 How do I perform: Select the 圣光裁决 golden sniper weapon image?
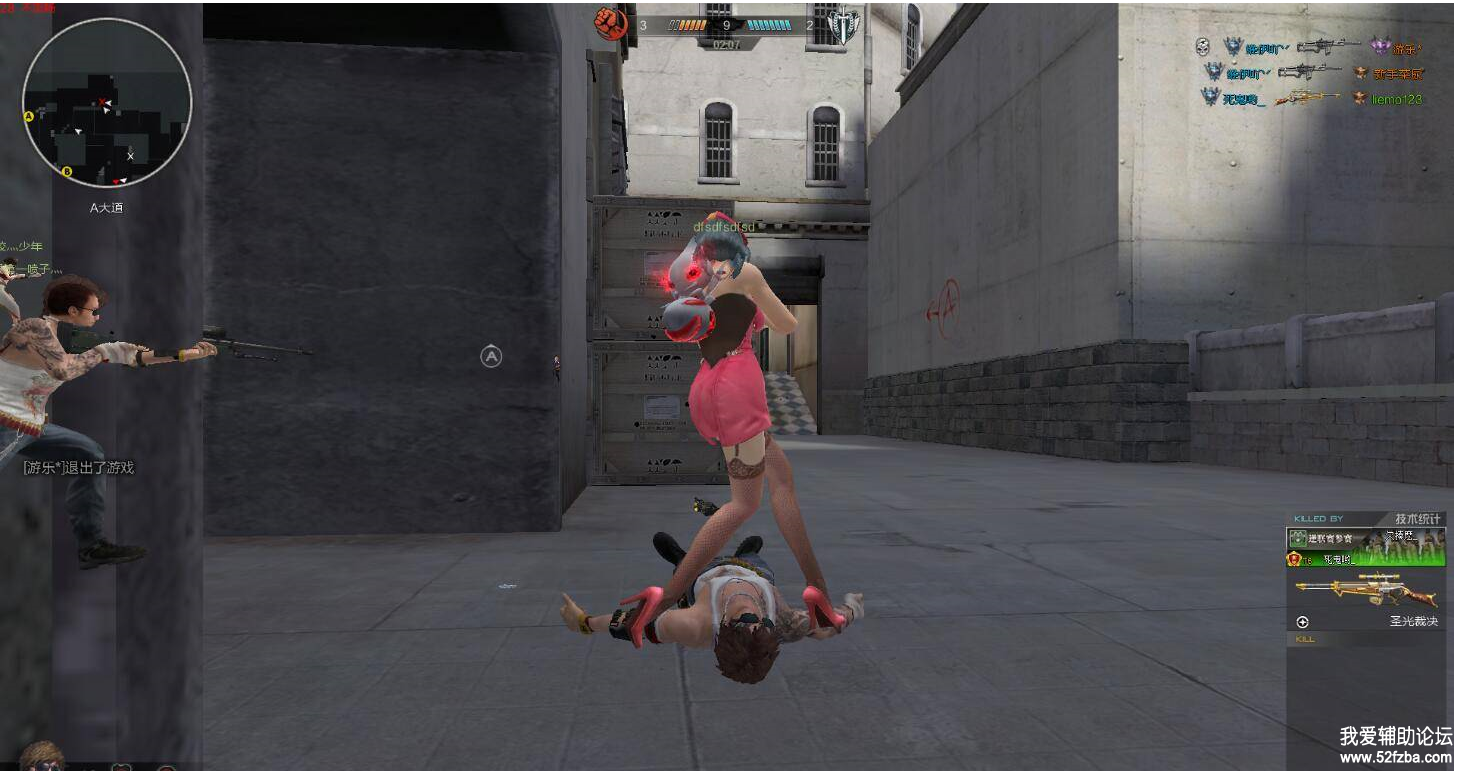1366,590
